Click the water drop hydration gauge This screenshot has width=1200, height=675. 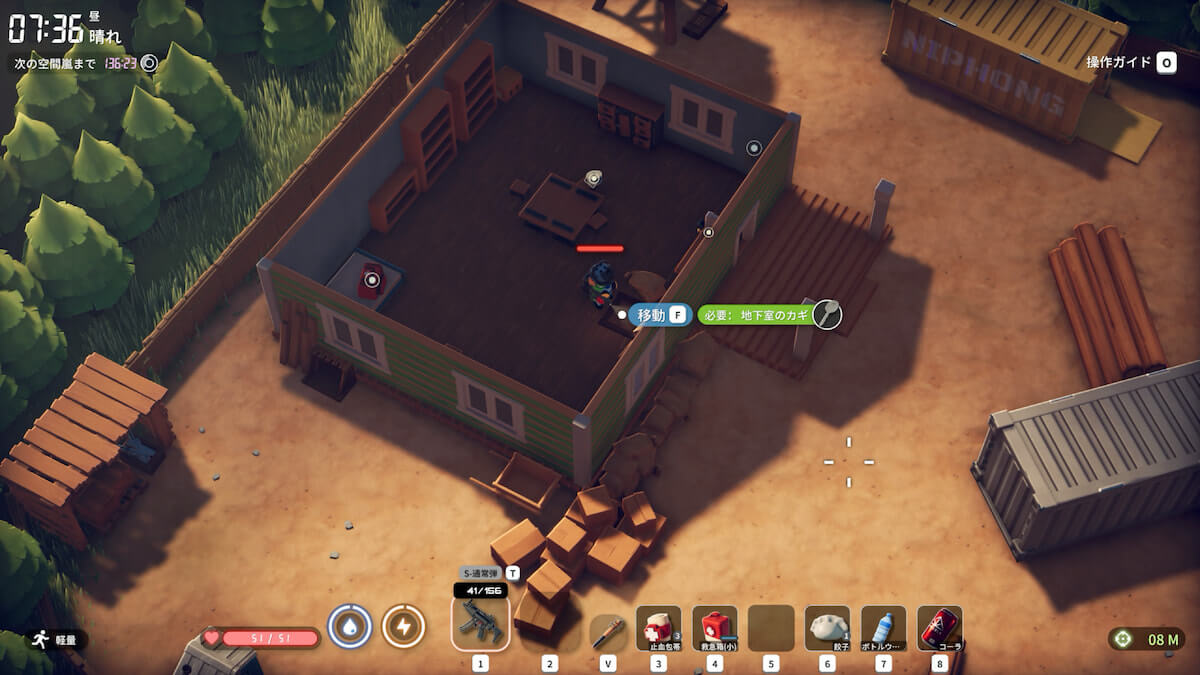(x=350, y=627)
